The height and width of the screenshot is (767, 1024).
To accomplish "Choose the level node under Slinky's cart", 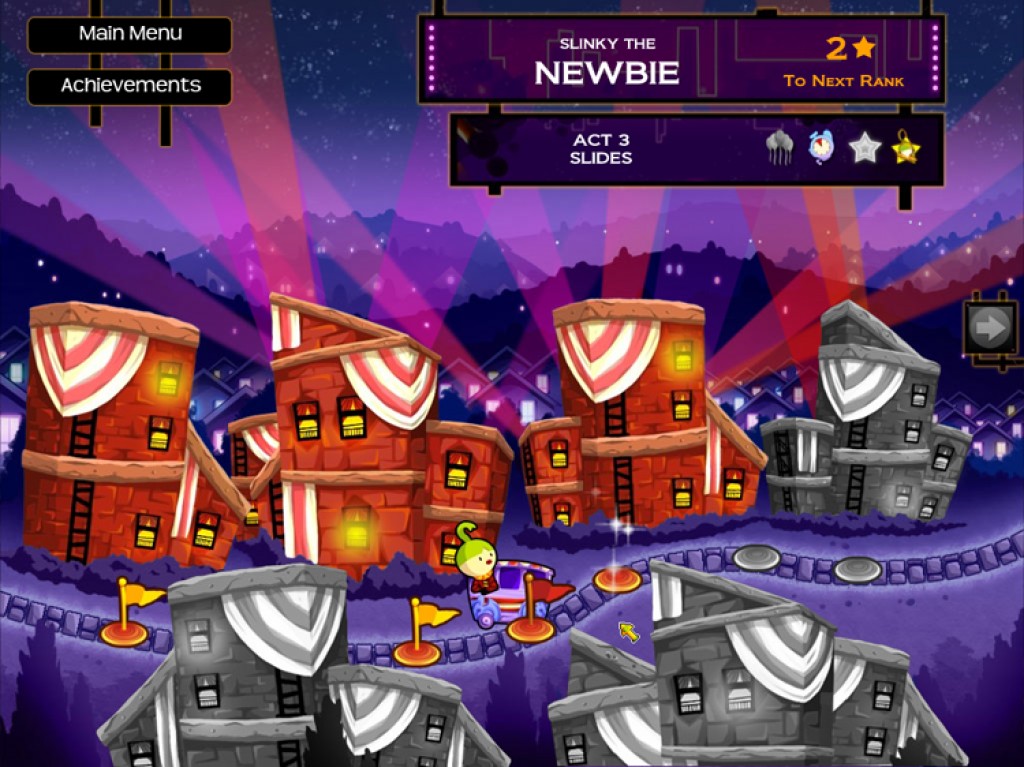I will coord(530,630).
